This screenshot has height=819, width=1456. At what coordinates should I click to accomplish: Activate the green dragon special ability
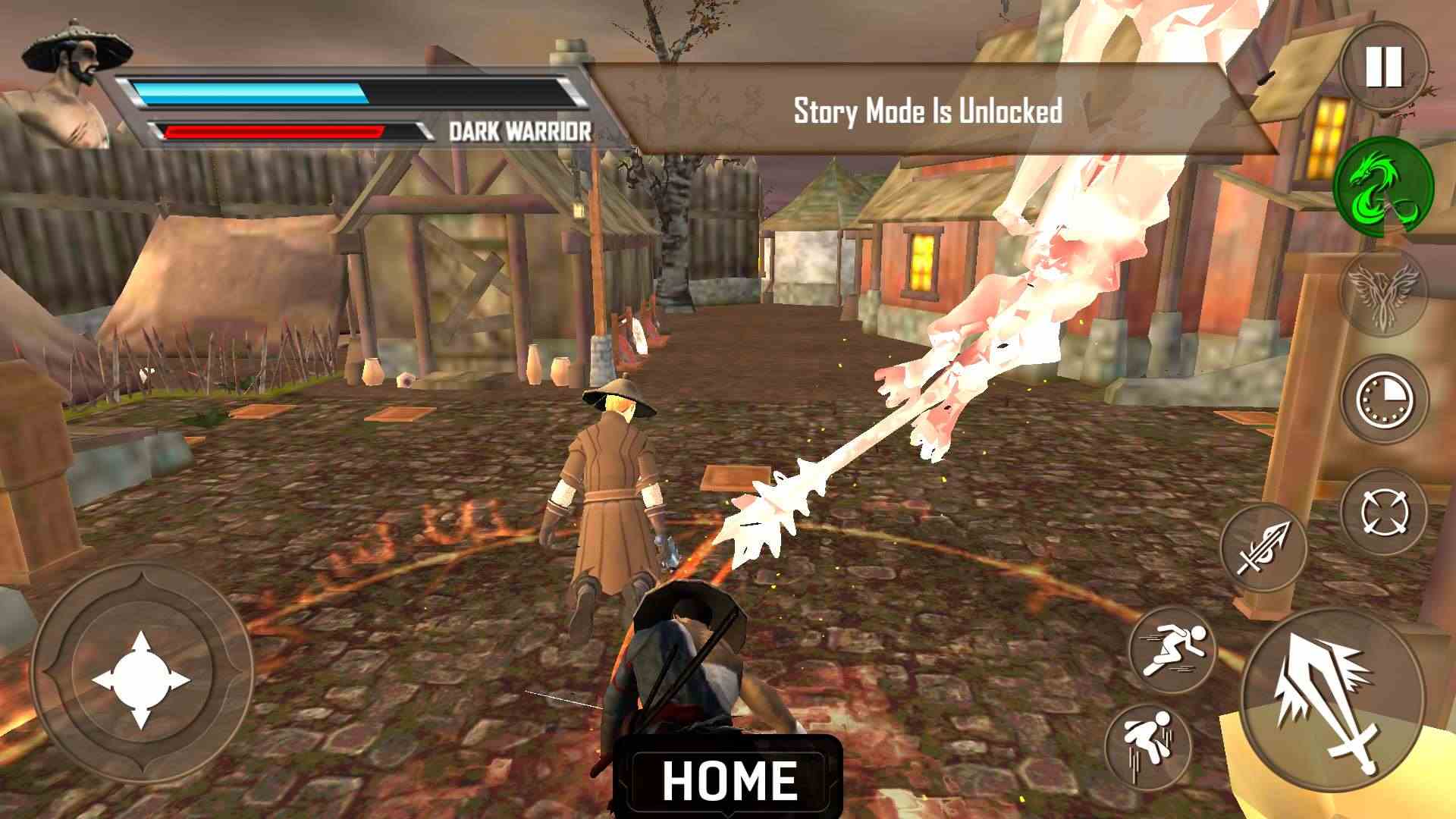pos(1383,185)
